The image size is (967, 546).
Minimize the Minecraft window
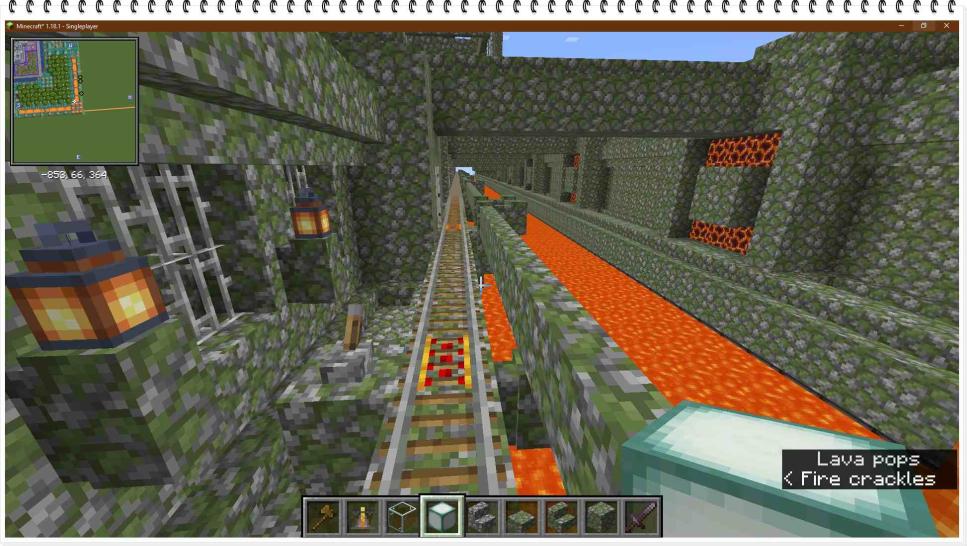(900, 25)
